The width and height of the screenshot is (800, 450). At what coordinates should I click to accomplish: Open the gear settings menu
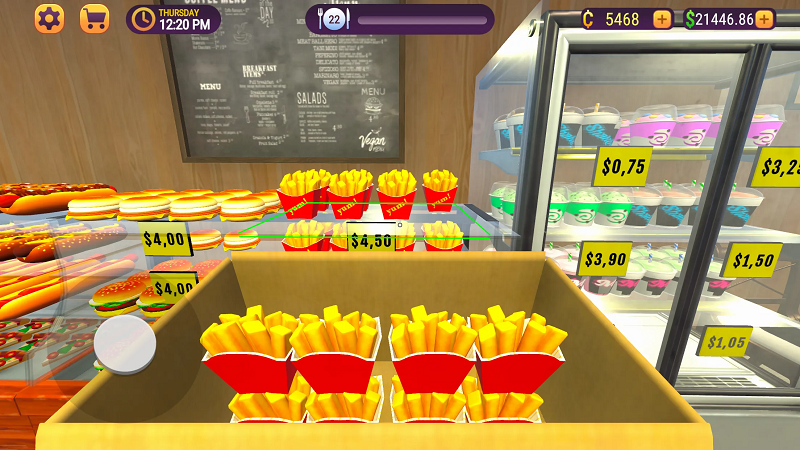click(49, 19)
